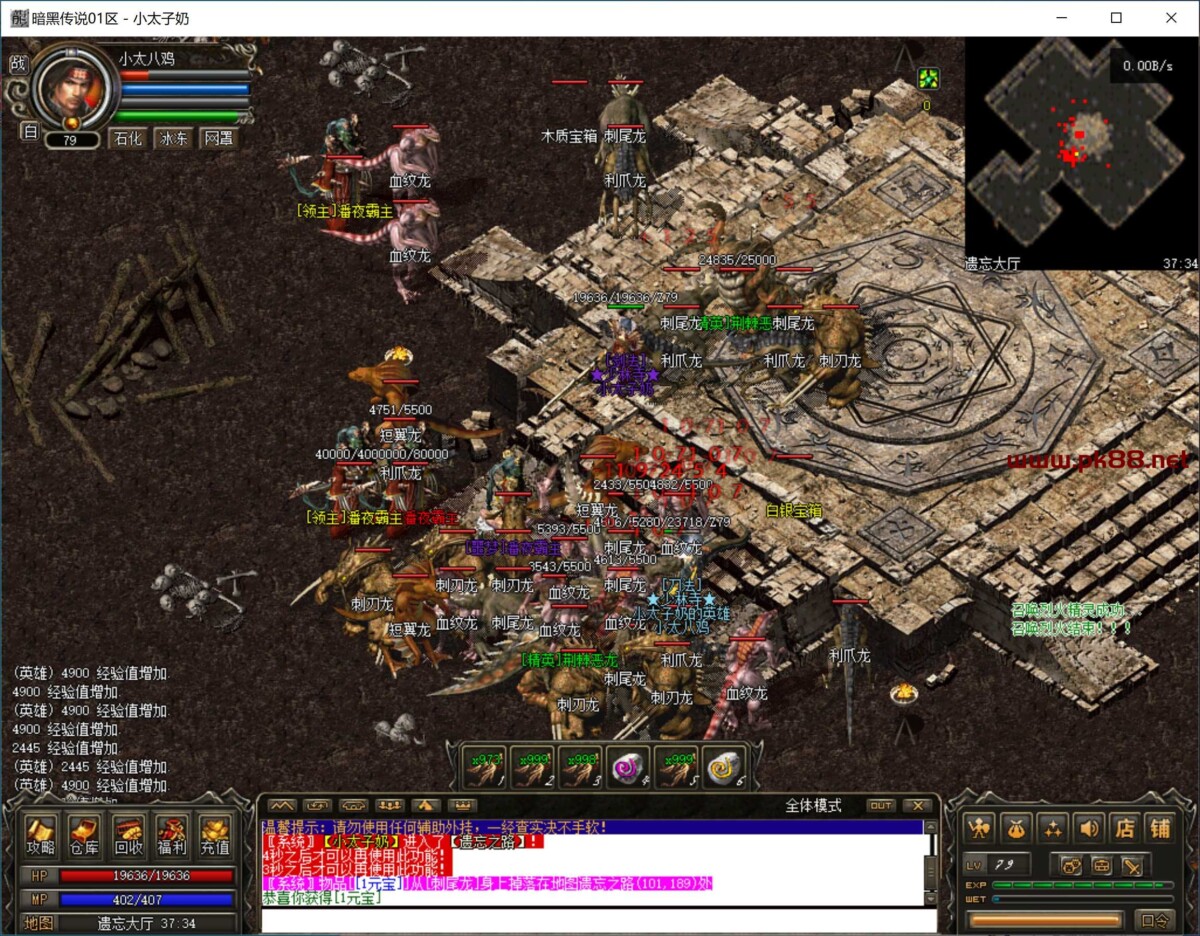Image resolution: width=1200 pixels, height=936 pixels.
Task: Open the 攻略 strategy guide
Action: tap(41, 836)
